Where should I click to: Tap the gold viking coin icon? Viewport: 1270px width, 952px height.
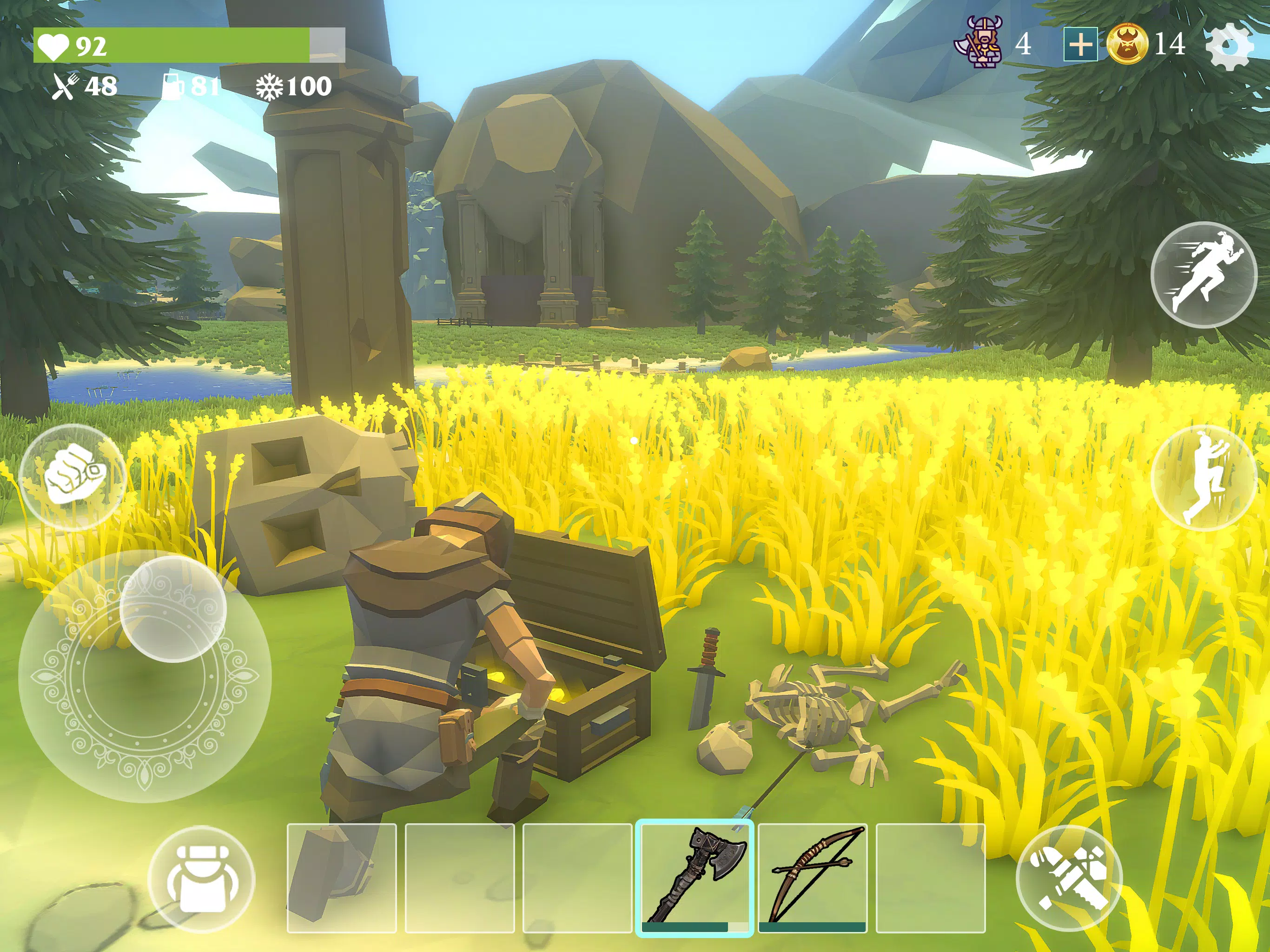1129,45
